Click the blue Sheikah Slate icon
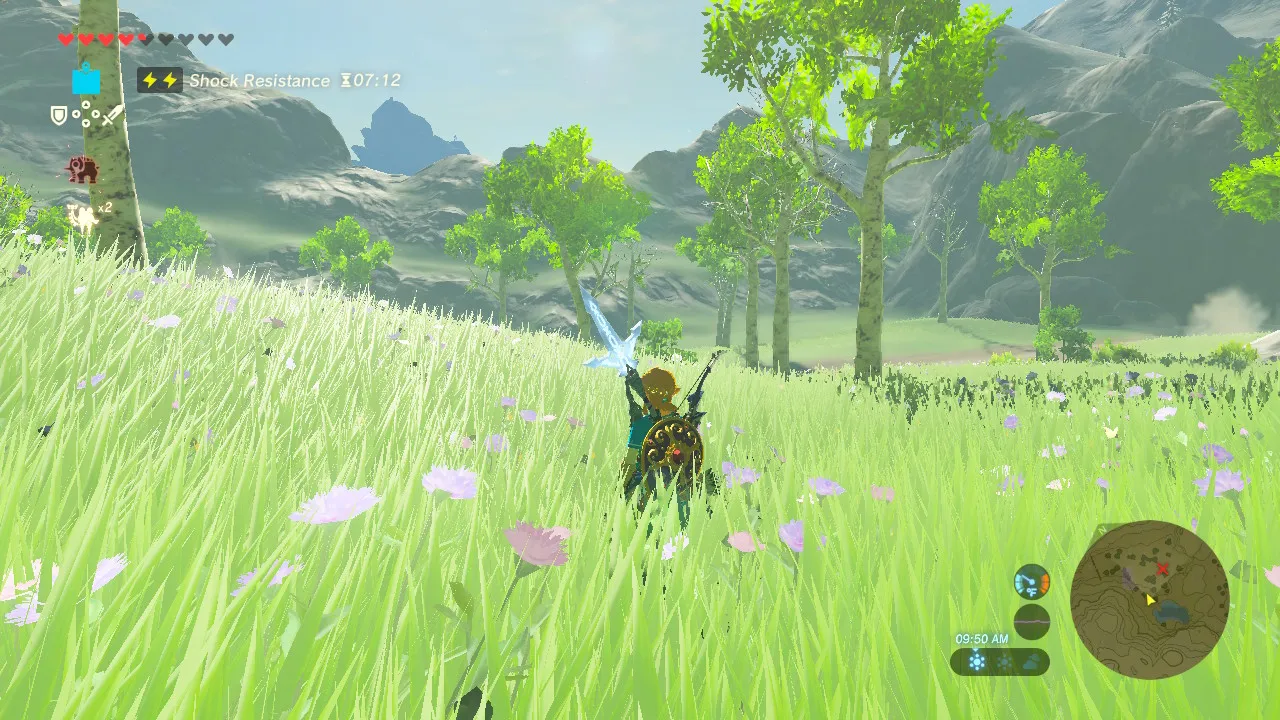 tap(86, 80)
